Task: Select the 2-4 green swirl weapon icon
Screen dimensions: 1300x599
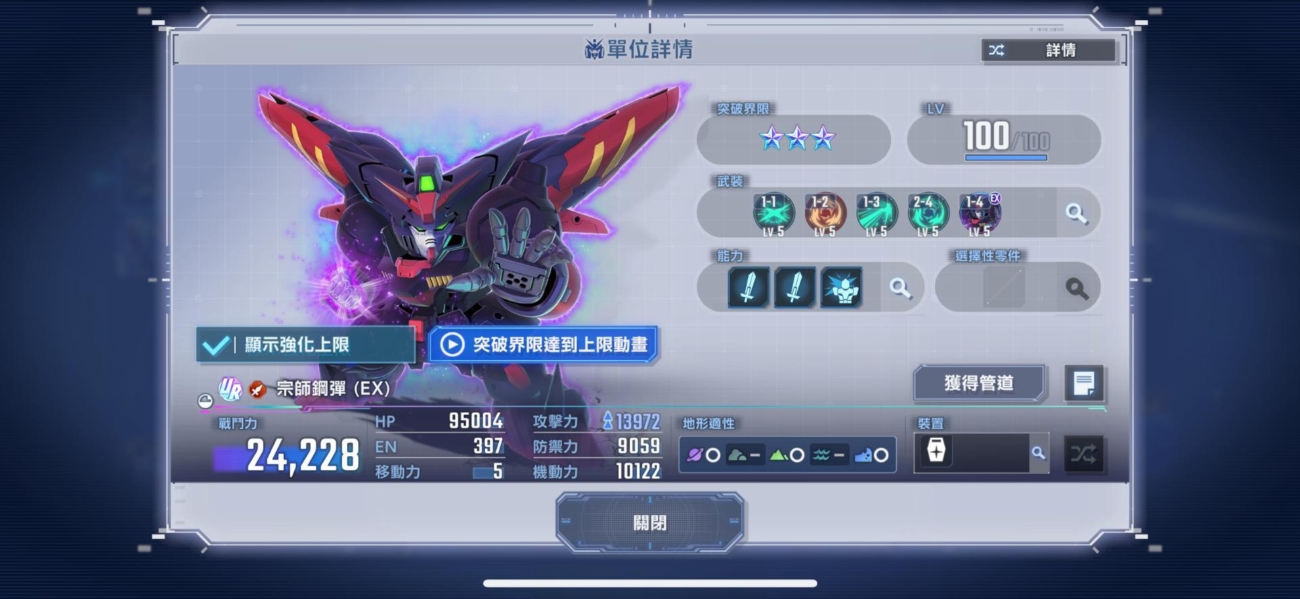Action: tap(929, 213)
